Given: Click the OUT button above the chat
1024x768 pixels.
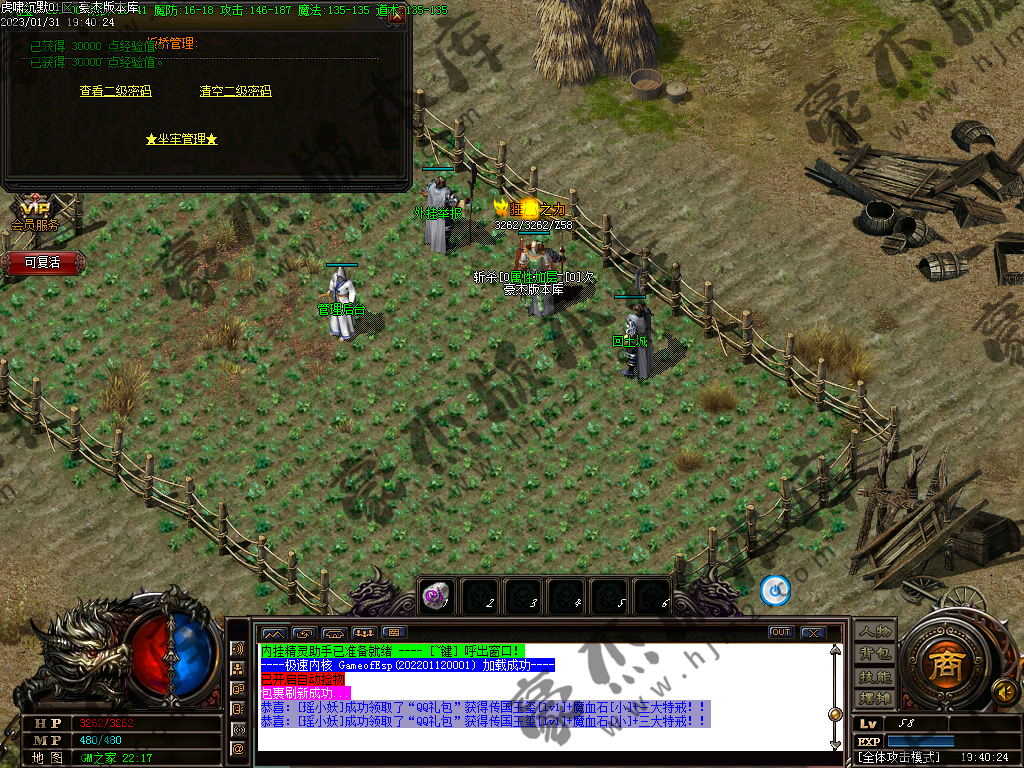Looking at the screenshot, I should [781, 632].
